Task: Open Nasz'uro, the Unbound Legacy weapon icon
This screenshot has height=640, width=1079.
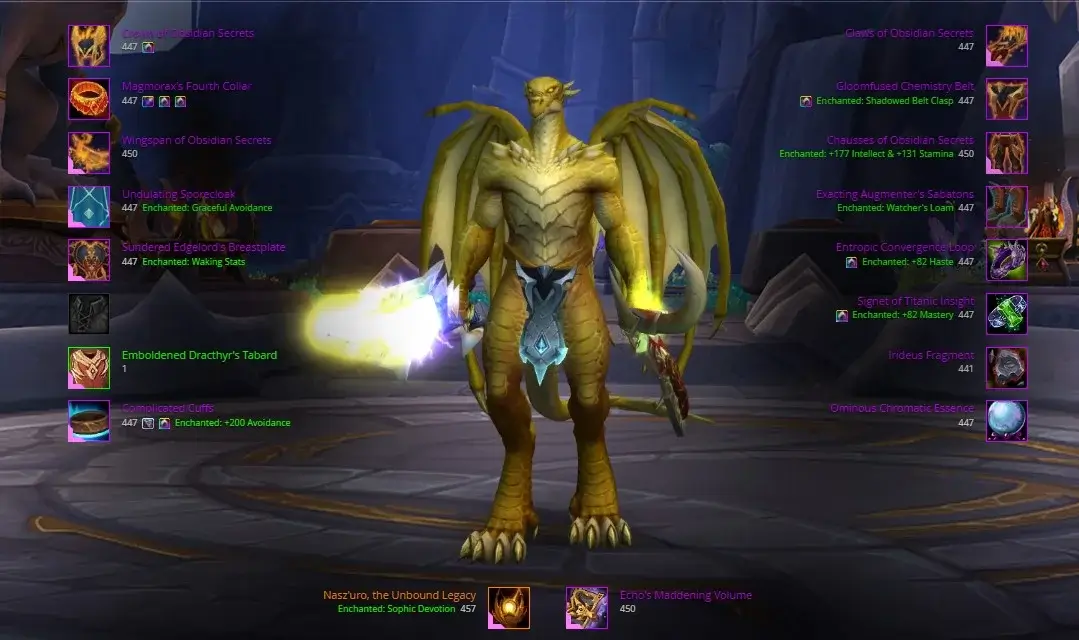Action: coord(509,608)
